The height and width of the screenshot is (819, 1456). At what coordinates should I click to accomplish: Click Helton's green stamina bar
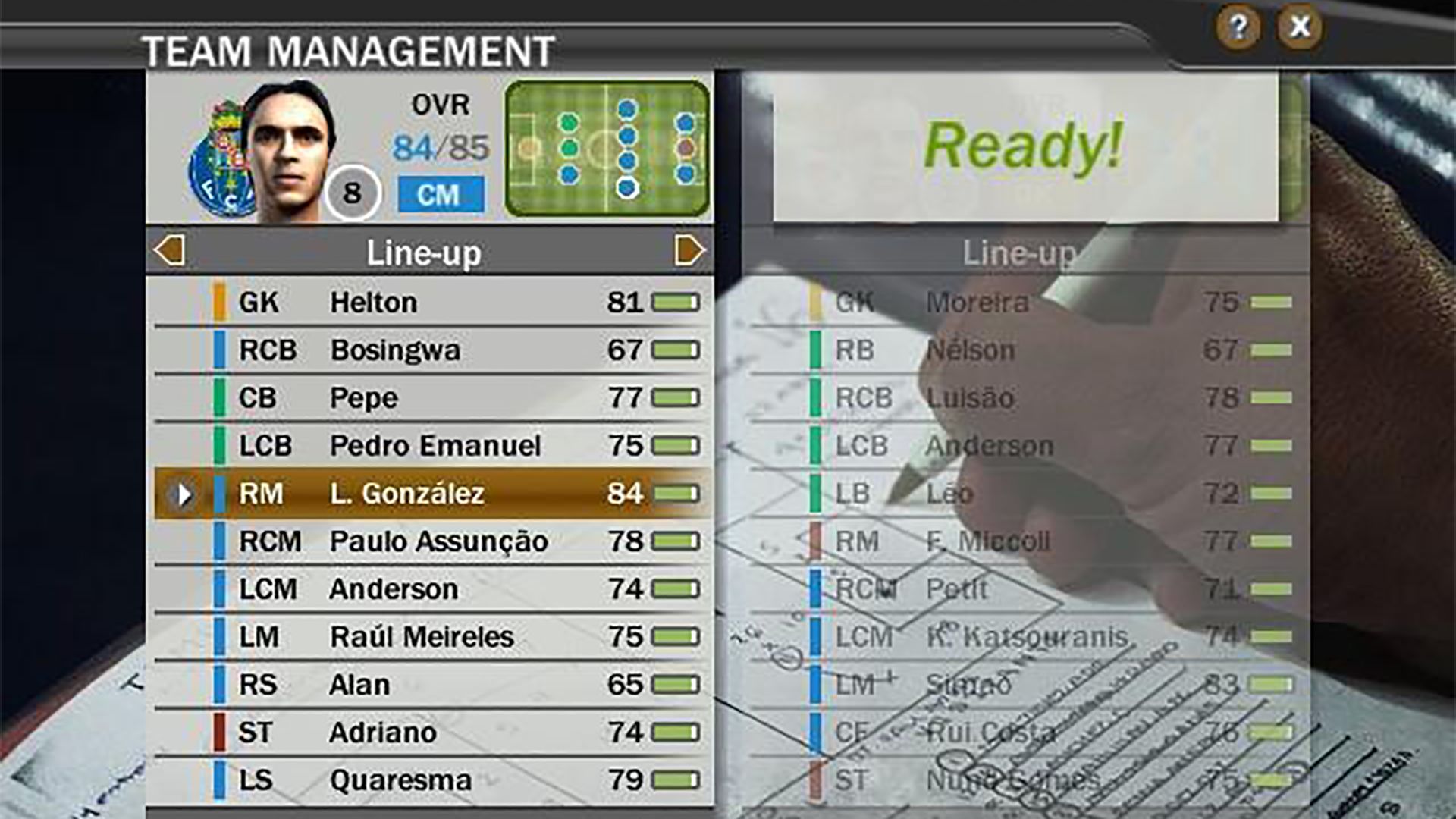click(677, 302)
